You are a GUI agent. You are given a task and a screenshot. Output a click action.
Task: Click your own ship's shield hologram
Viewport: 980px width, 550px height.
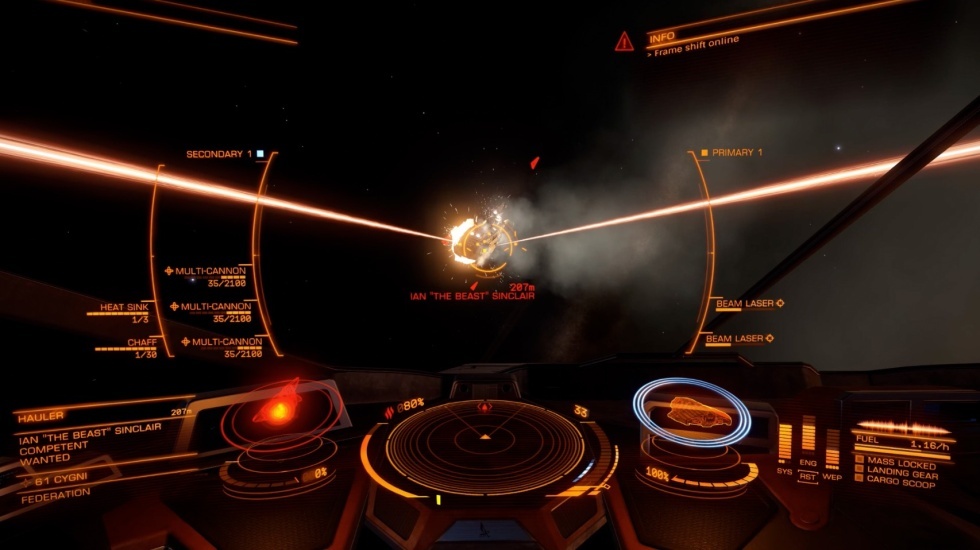[x=693, y=412]
